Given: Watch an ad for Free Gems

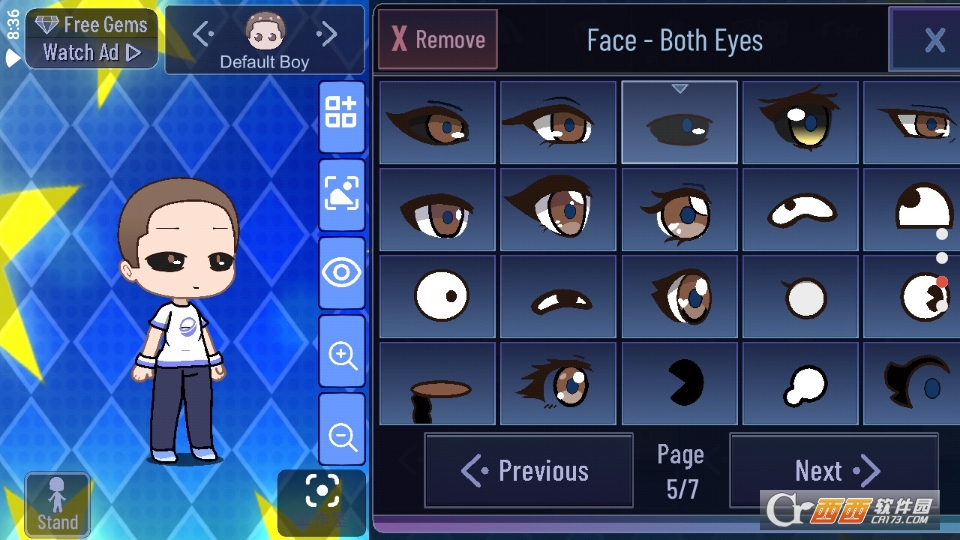Looking at the screenshot, I should (x=91, y=39).
